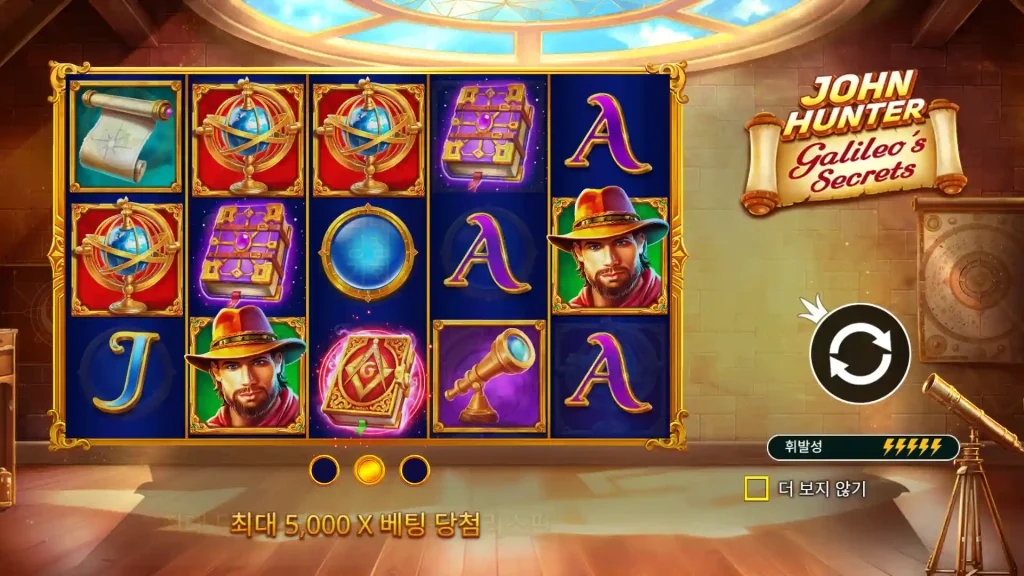Select the highlighted gold page dot

(370, 468)
